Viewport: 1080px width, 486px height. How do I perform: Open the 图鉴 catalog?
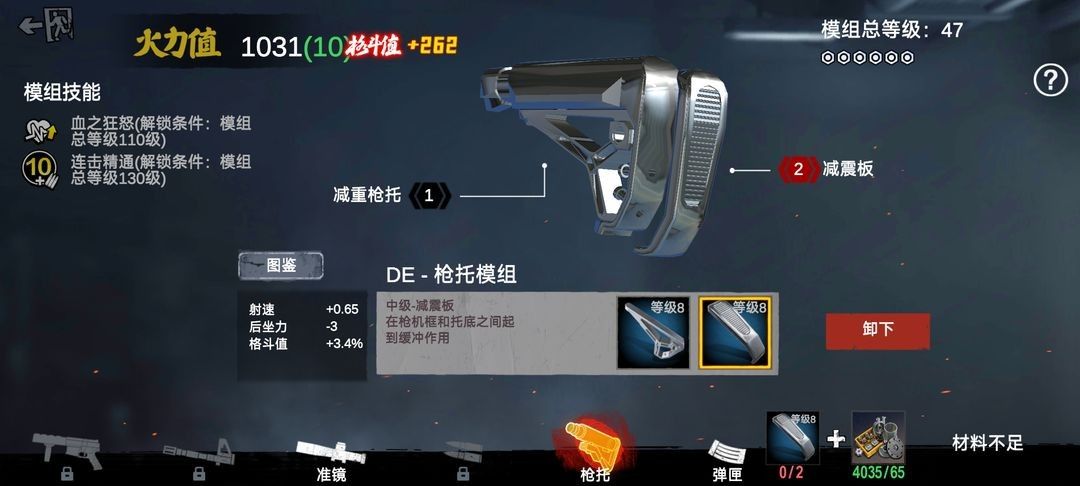point(281,265)
